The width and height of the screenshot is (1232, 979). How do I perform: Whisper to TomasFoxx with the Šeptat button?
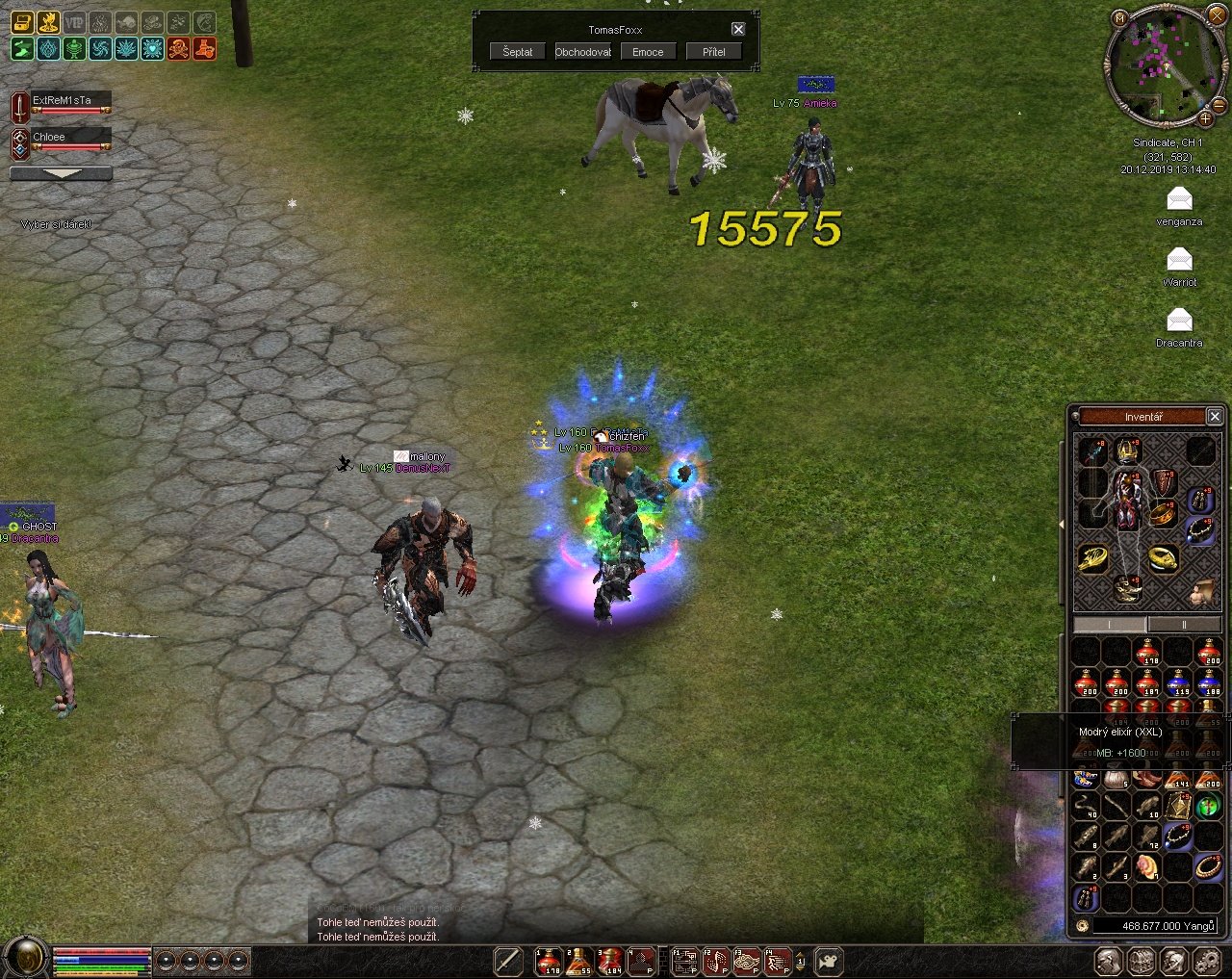coord(517,52)
